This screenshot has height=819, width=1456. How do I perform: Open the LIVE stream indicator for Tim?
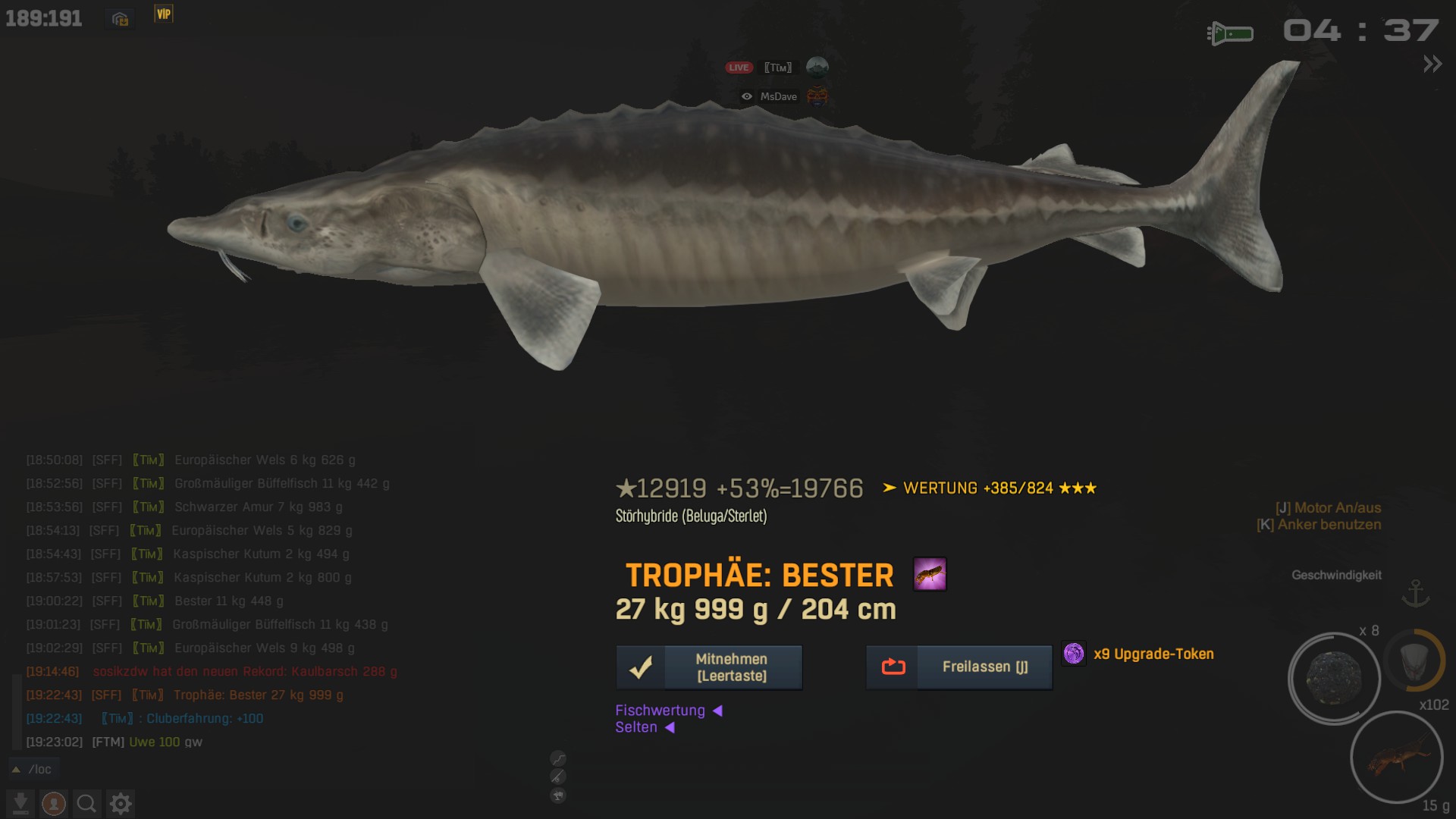pos(739,67)
